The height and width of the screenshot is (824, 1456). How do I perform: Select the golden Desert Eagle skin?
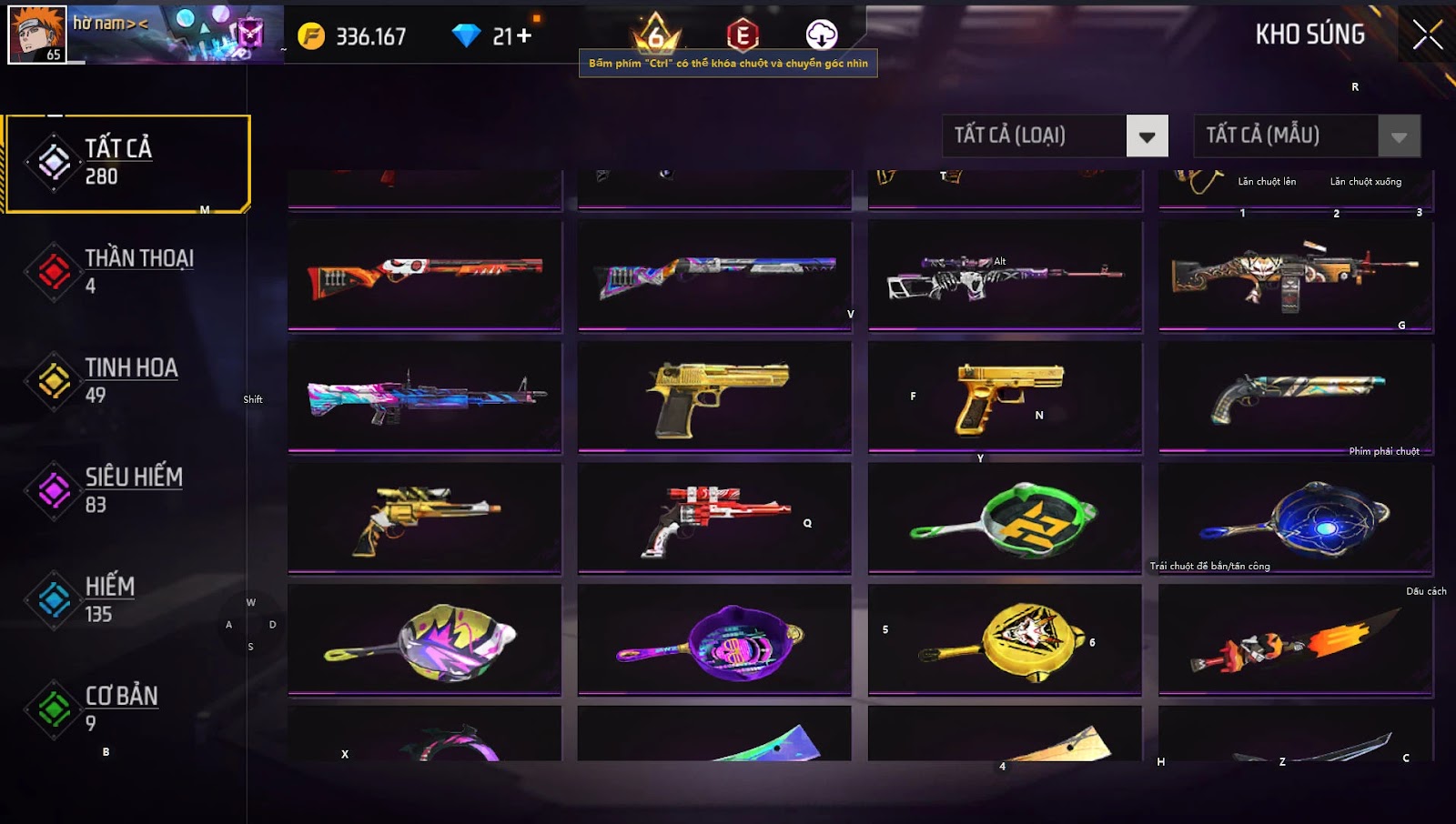pos(714,397)
